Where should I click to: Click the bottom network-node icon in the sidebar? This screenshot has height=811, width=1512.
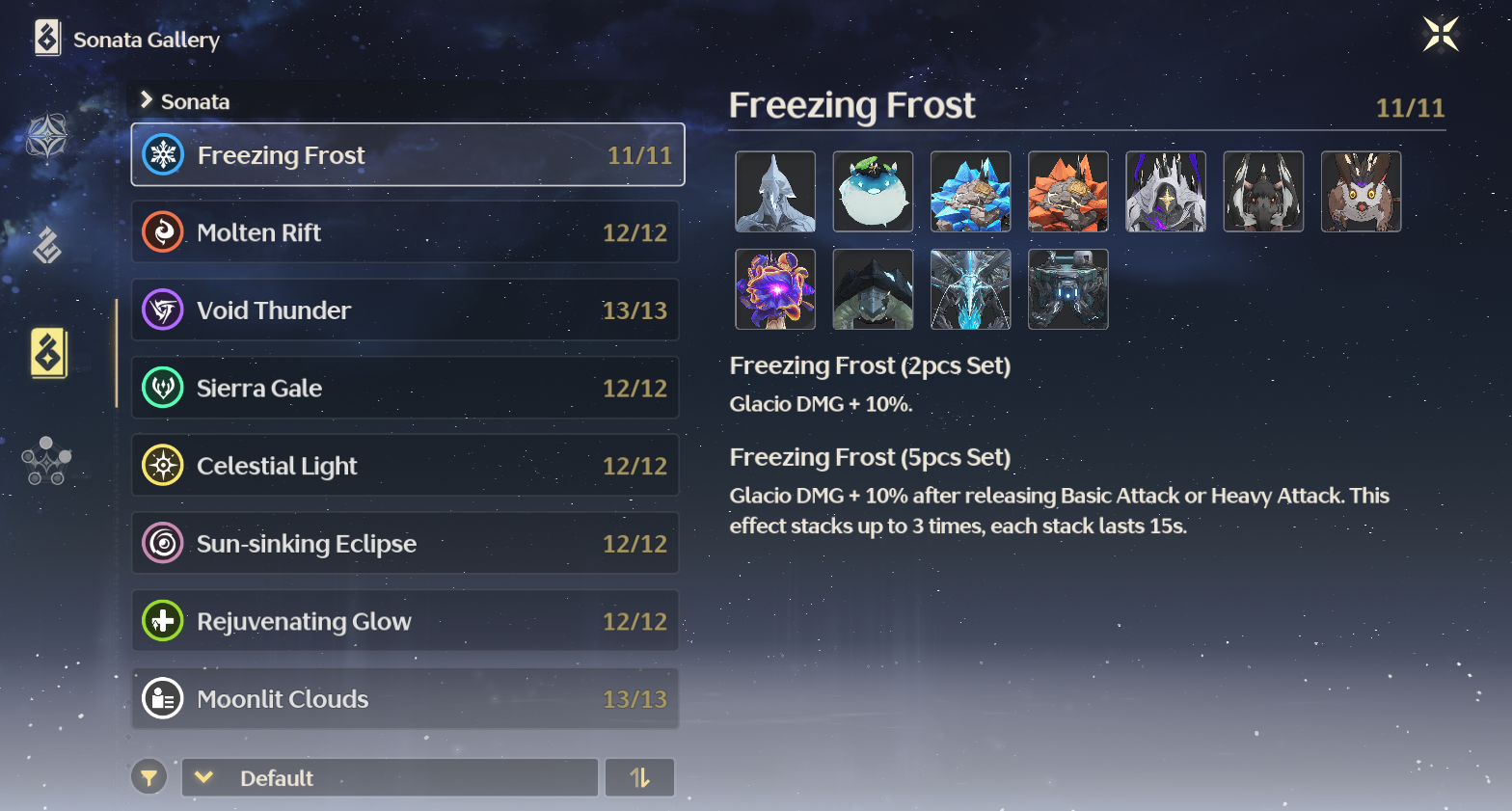45,461
